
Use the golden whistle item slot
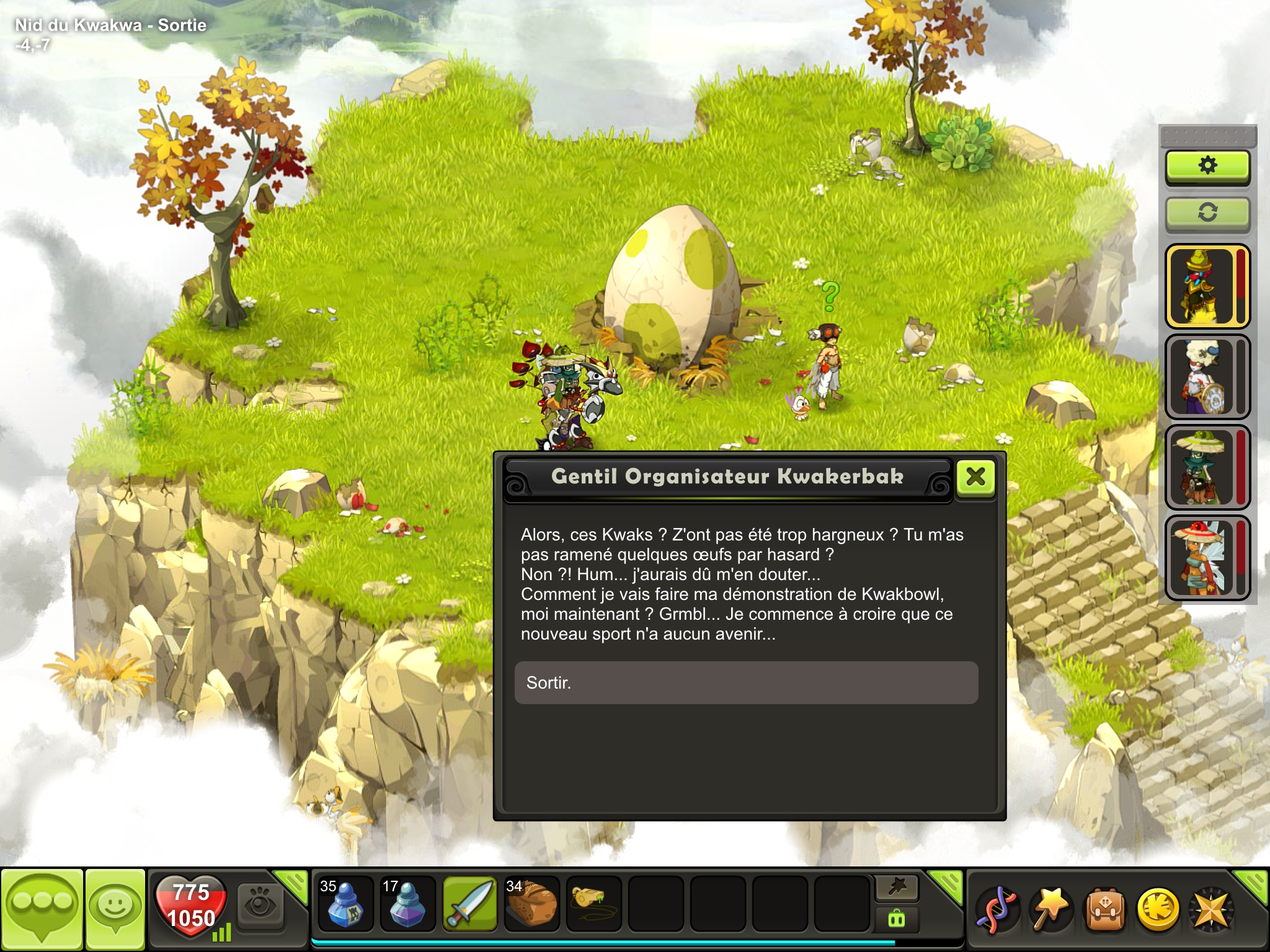point(593,904)
